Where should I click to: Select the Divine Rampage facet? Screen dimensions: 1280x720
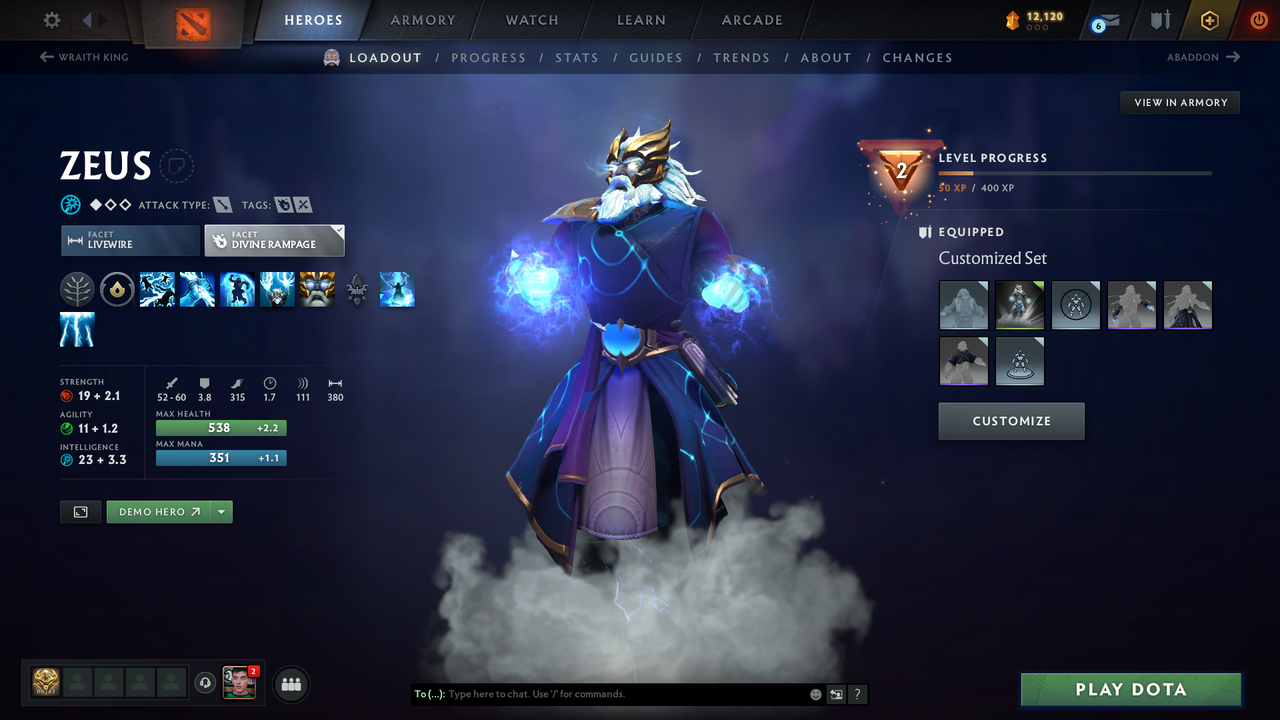click(274, 240)
